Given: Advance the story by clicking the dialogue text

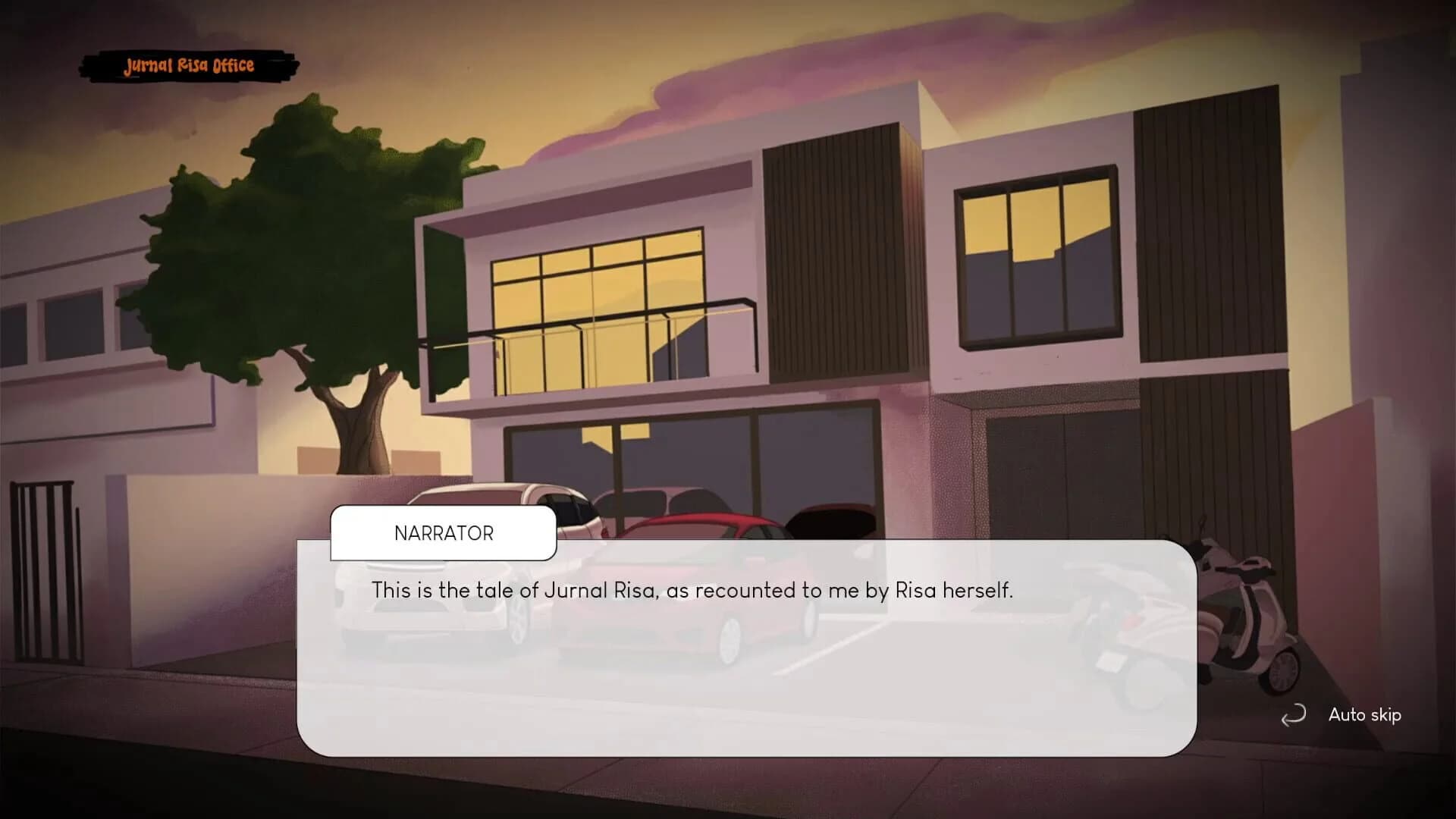Looking at the screenshot, I should (693, 590).
